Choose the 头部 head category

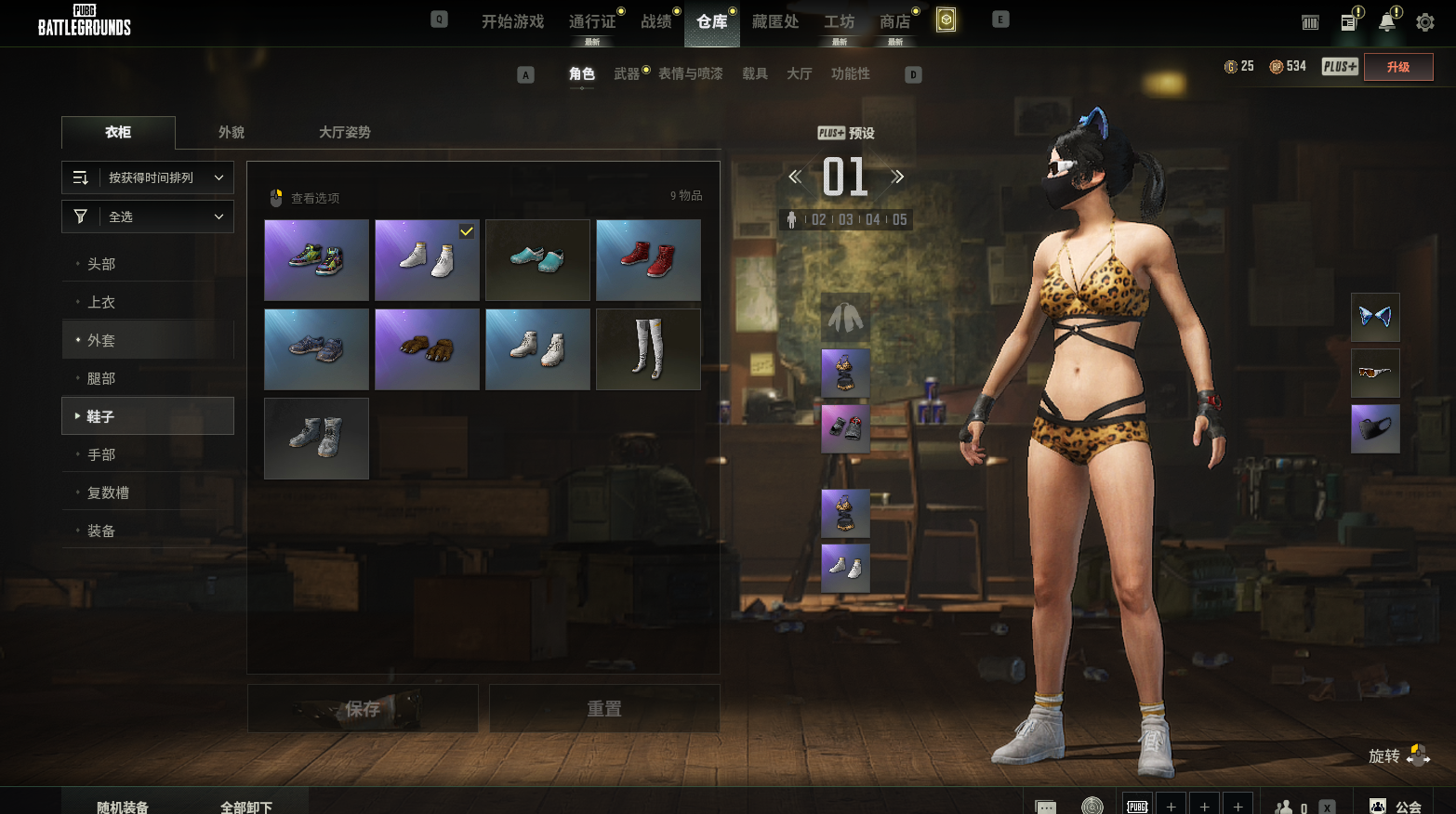coord(101,264)
